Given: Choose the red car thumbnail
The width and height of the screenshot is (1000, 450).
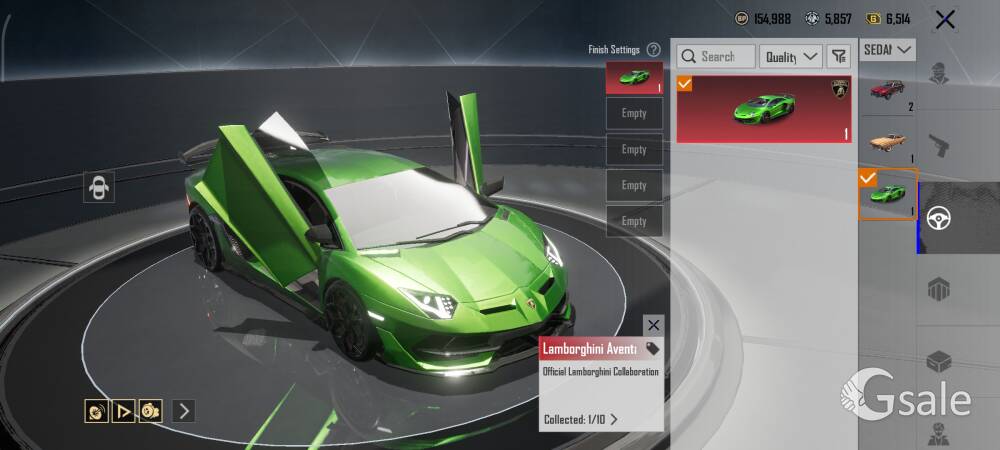Looking at the screenshot, I should coord(887,93).
